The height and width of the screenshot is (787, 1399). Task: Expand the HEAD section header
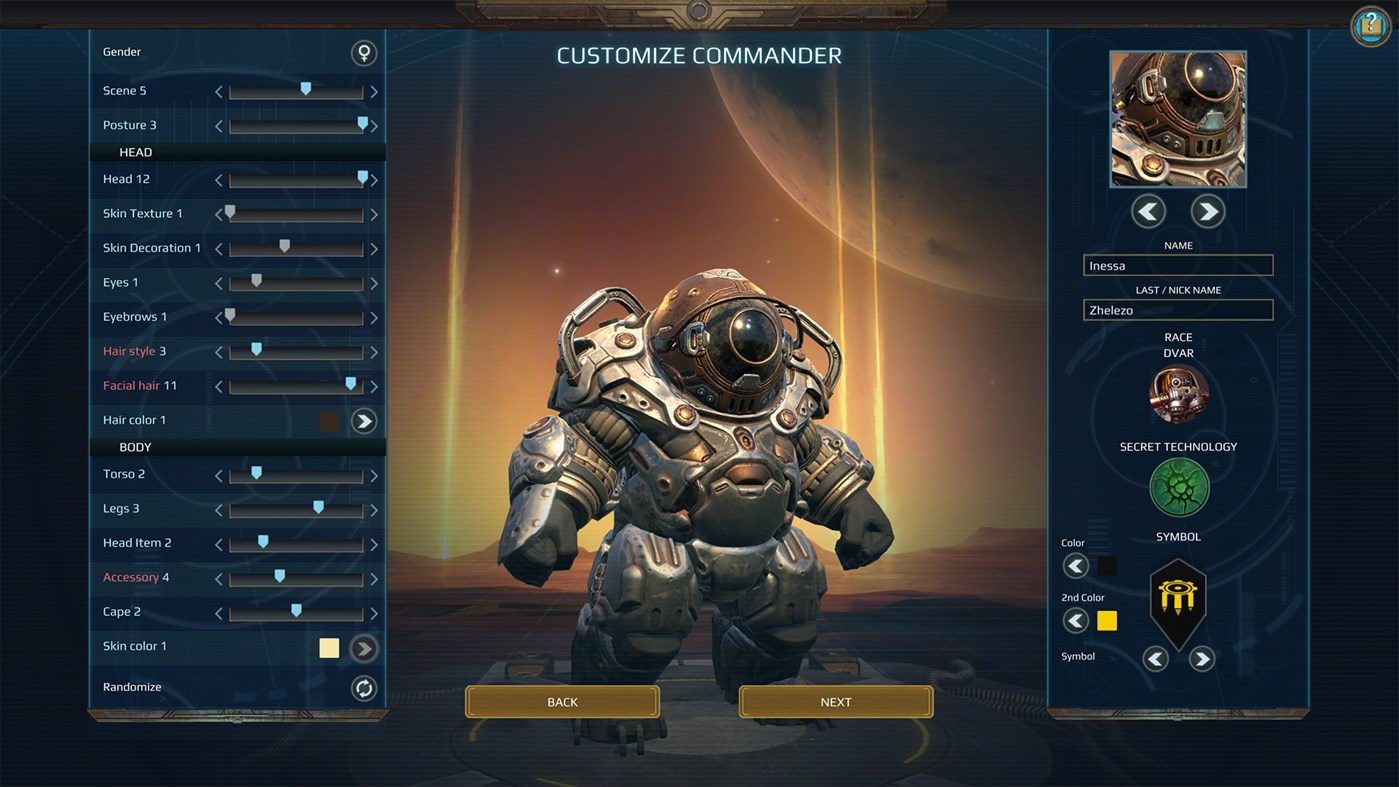135,152
